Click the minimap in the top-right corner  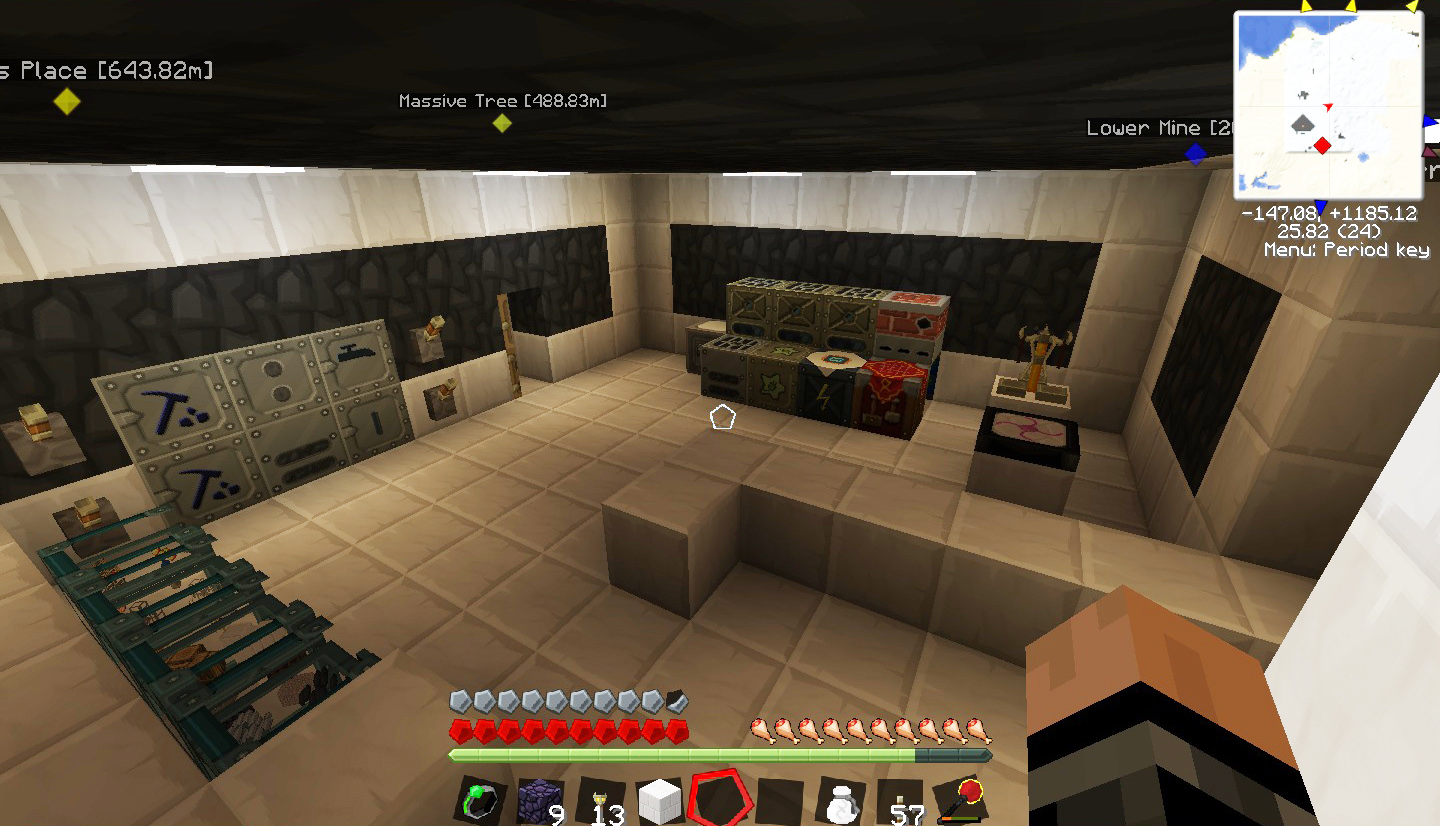1328,105
